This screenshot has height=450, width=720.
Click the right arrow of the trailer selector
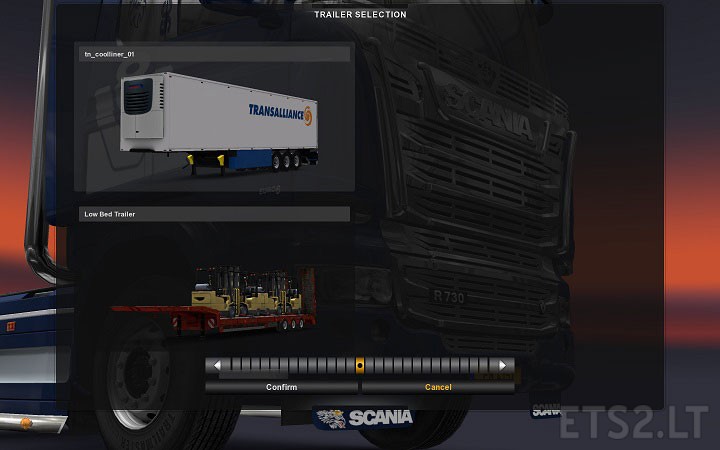[505, 366]
